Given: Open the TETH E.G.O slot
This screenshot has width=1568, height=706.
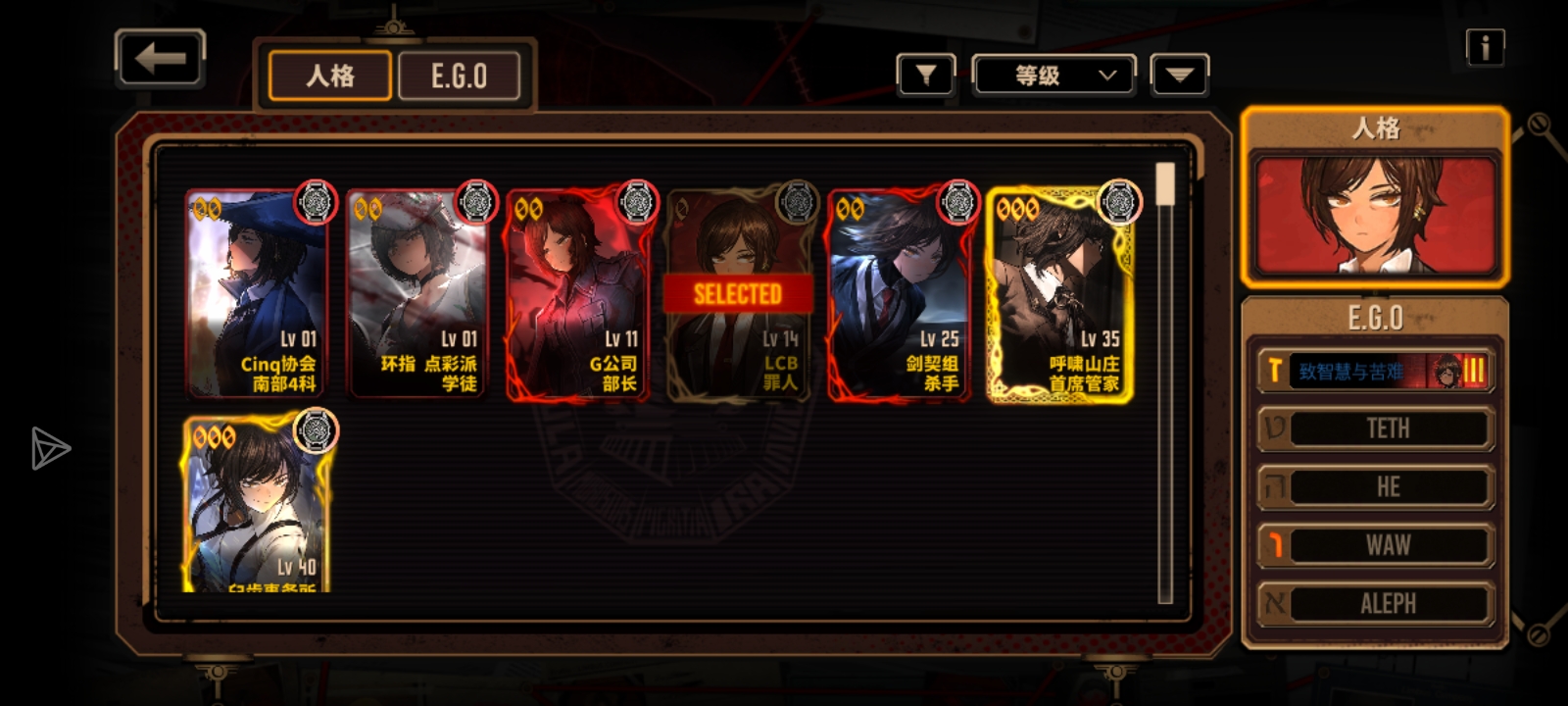Looking at the screenshot, I should [x=1375, y=429].
